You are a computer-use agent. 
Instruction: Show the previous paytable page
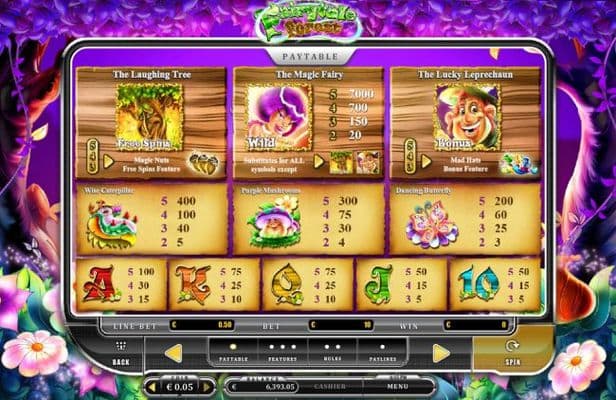coord(173,352)
